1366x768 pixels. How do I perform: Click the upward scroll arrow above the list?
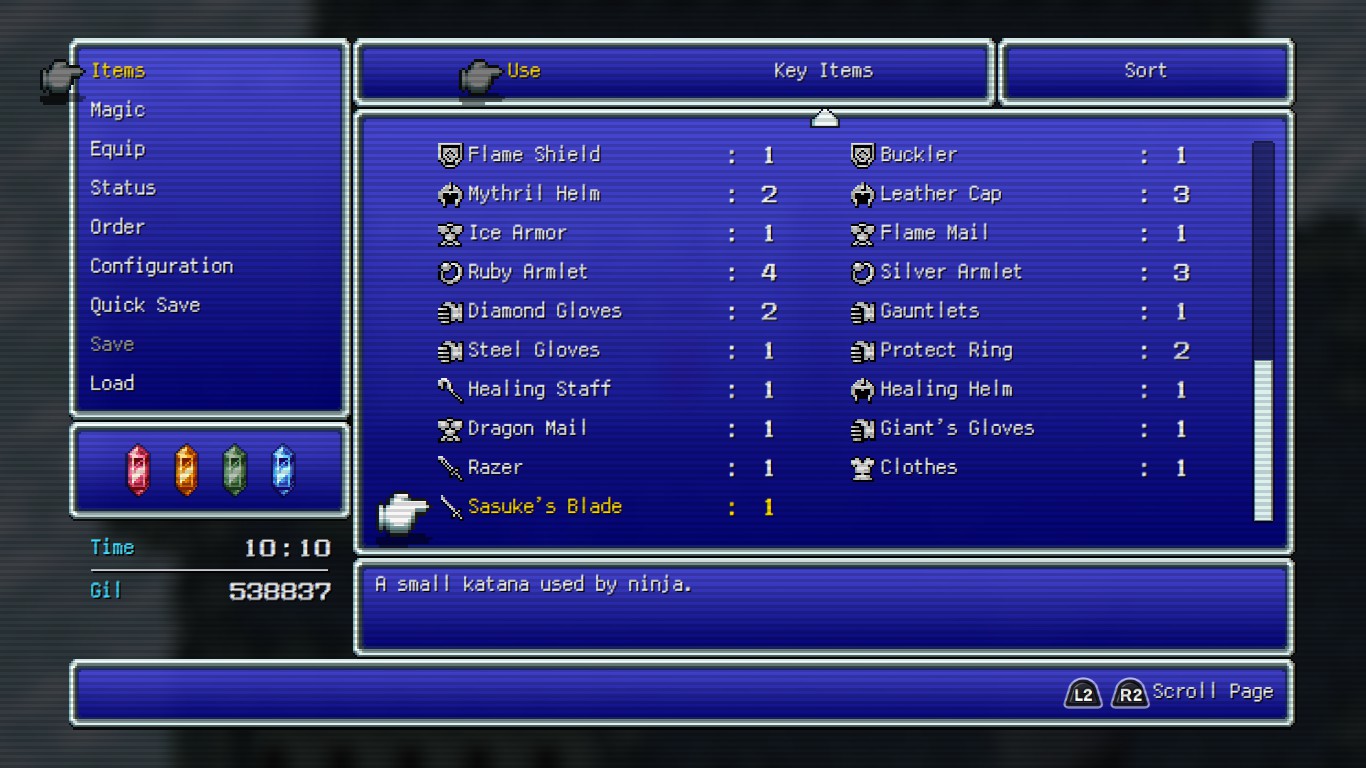tap(823, 117)
